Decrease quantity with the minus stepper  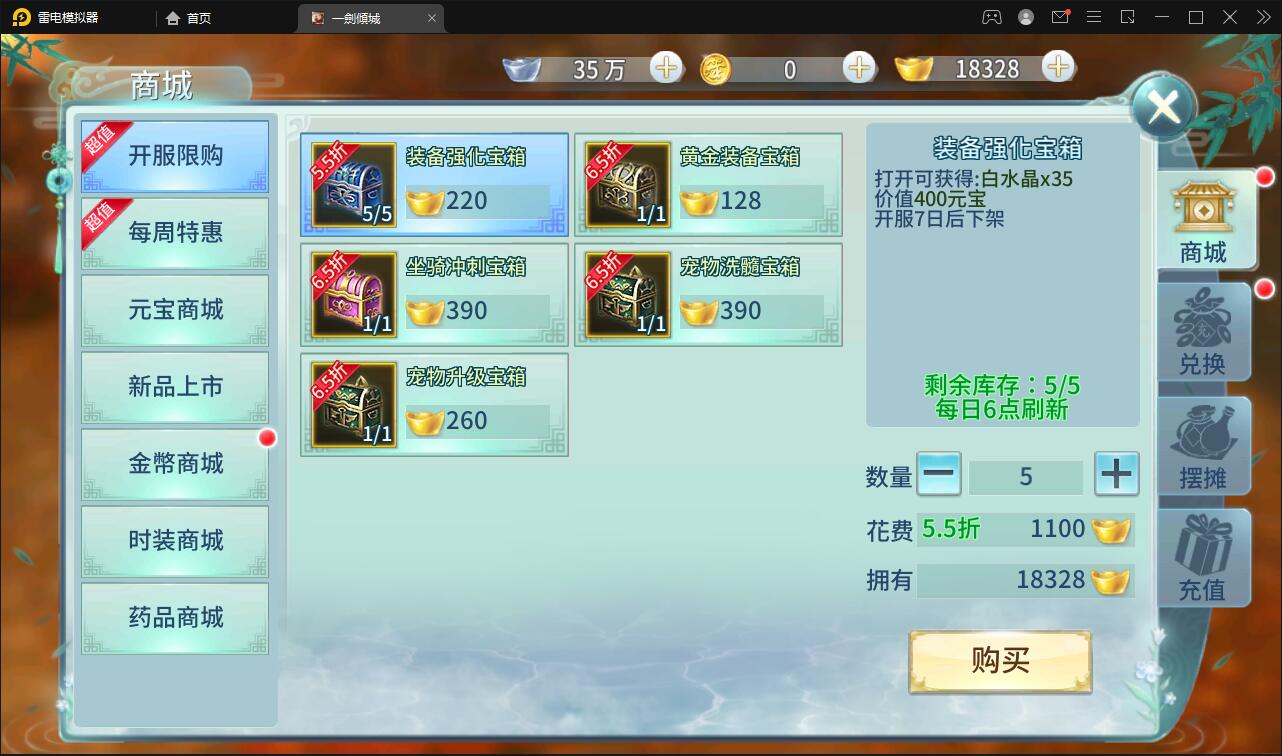pyautogui.click(x=939, y=475)
